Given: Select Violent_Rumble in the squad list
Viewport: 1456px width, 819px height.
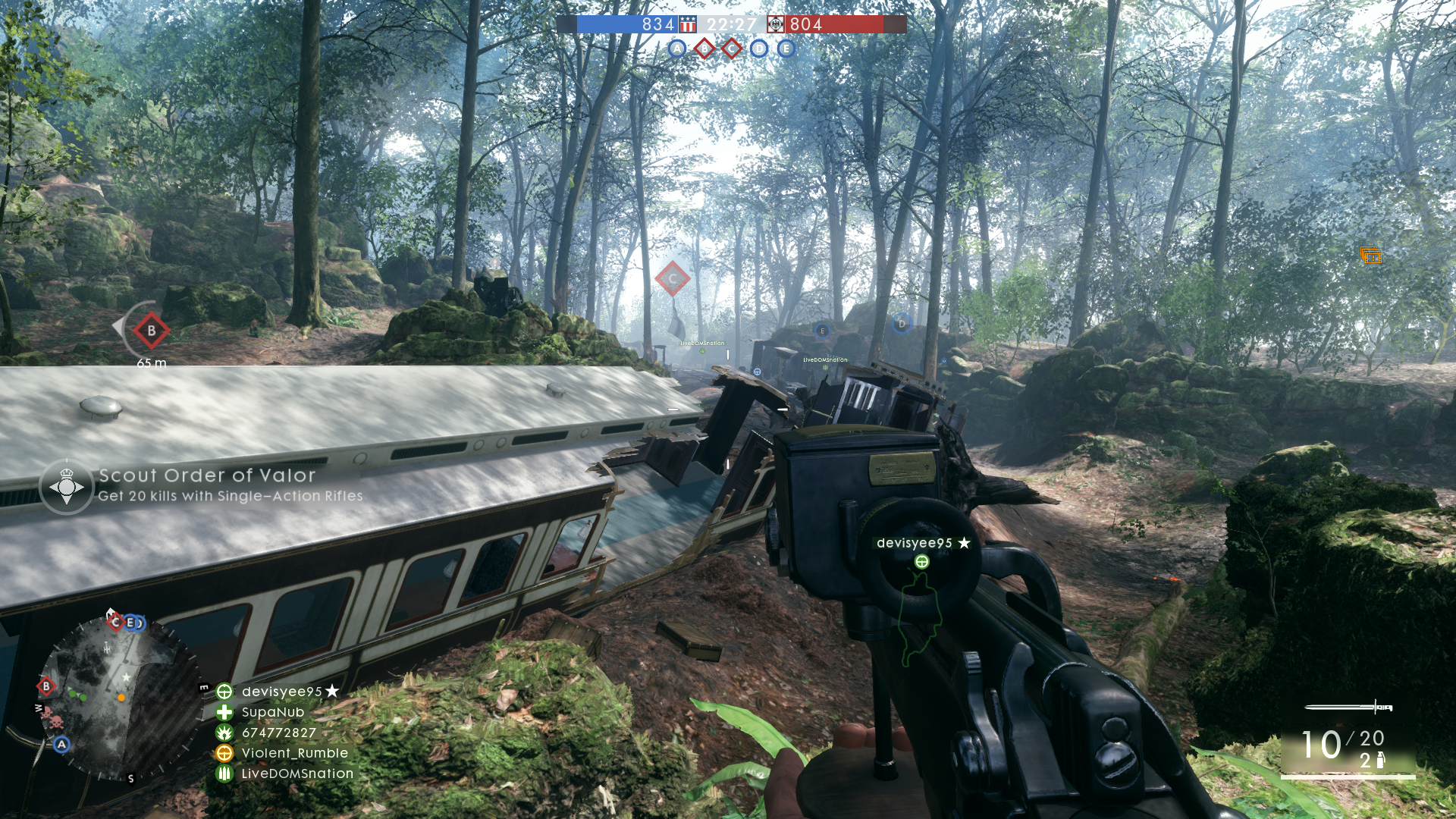Looking at the screenshot, I should tap(294, 753).
